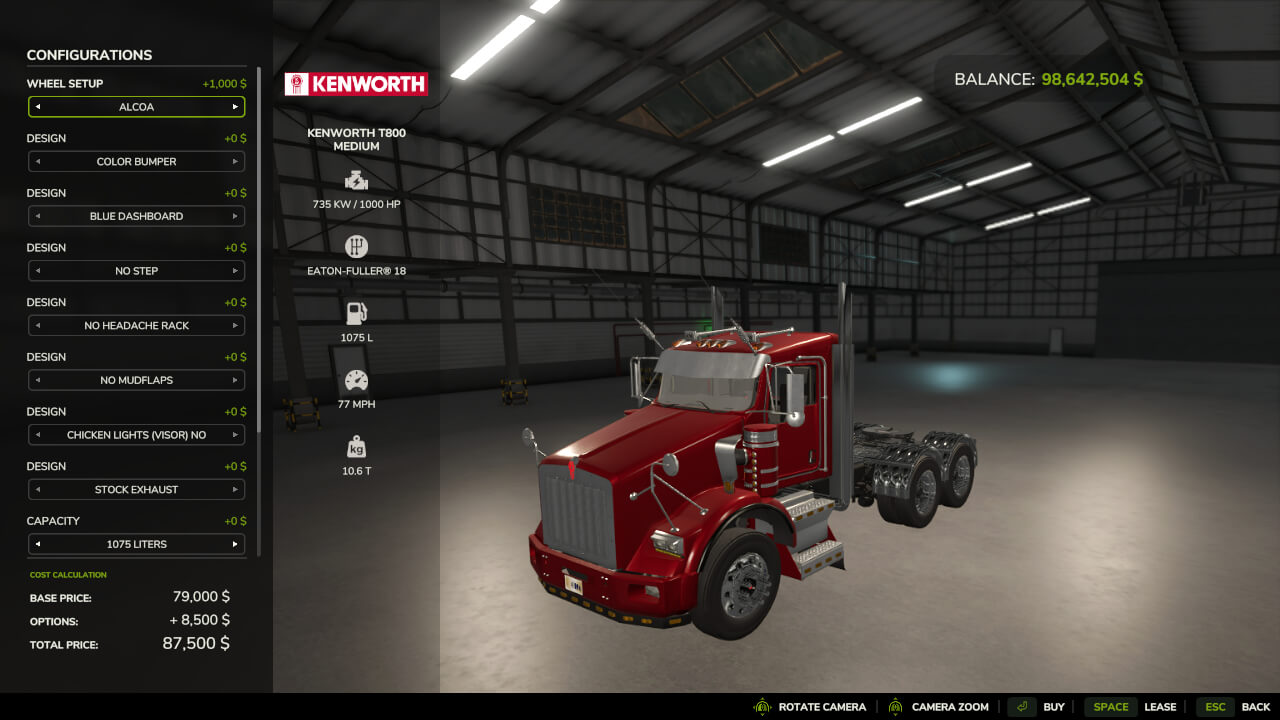Step back from No Headache Rack option

(38, 326)
